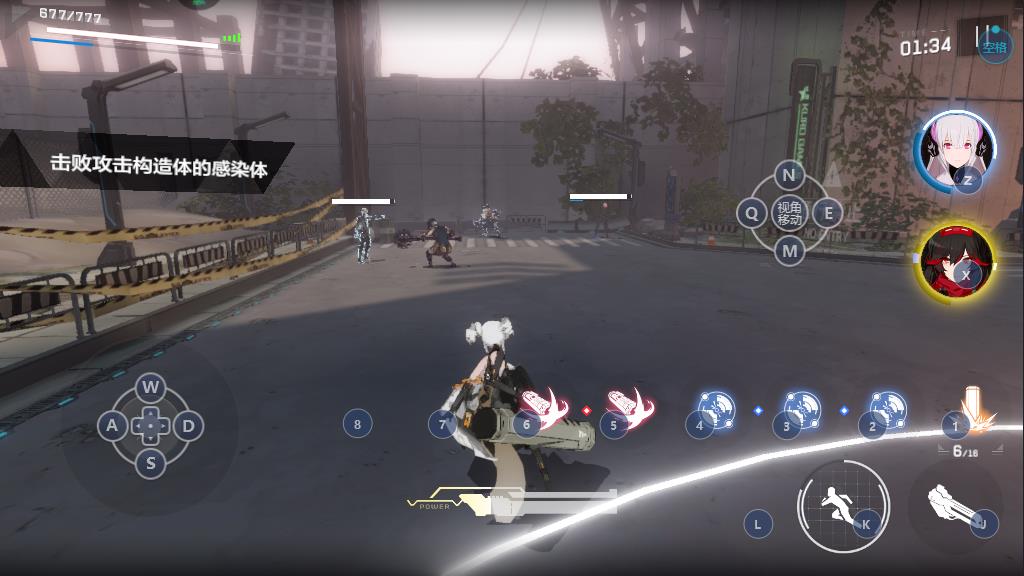
Task: Tap the running-figure dodge button
Action: pos(842,506)
